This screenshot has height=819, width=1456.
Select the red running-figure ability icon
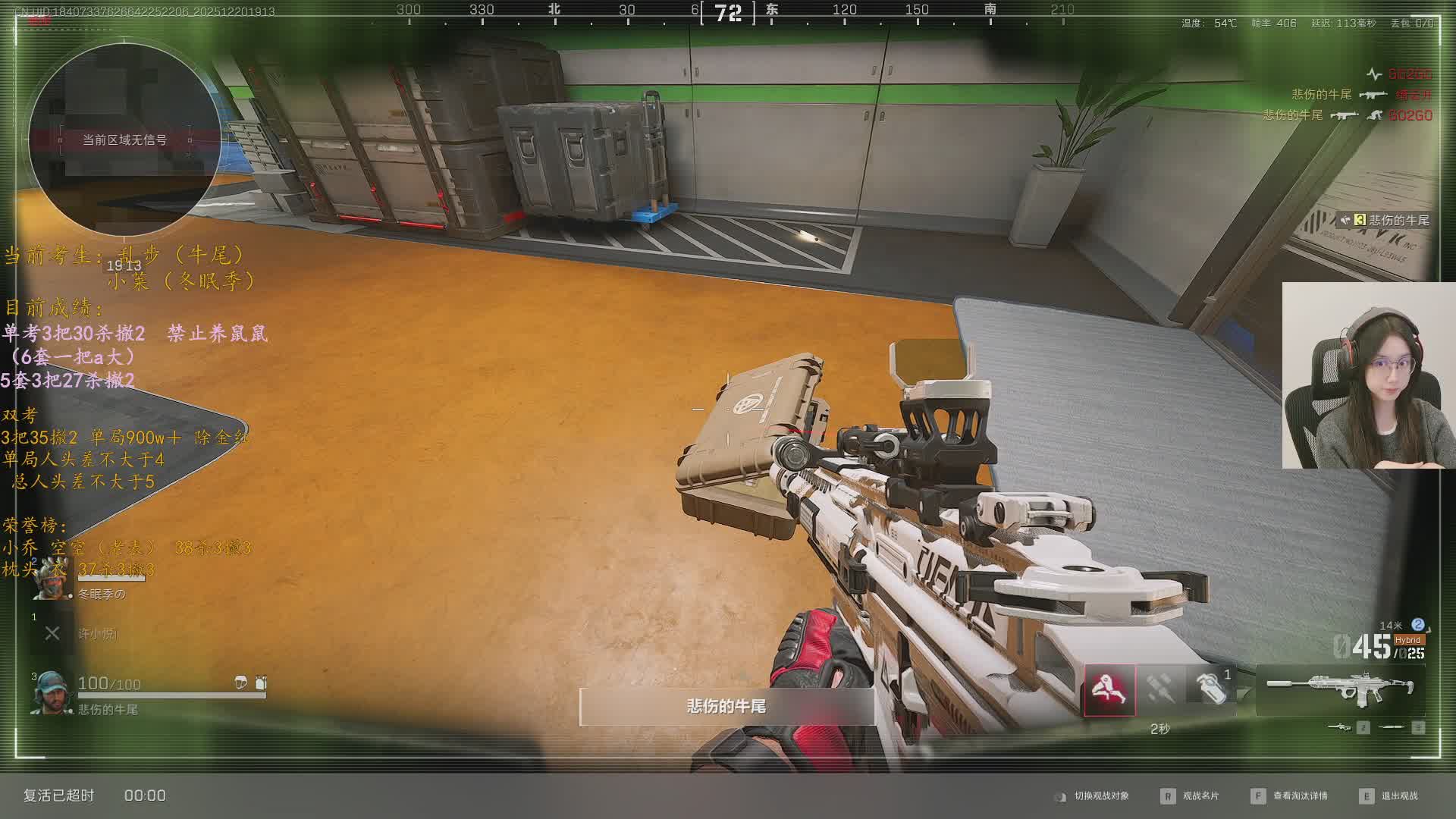tap(1109, 690)
